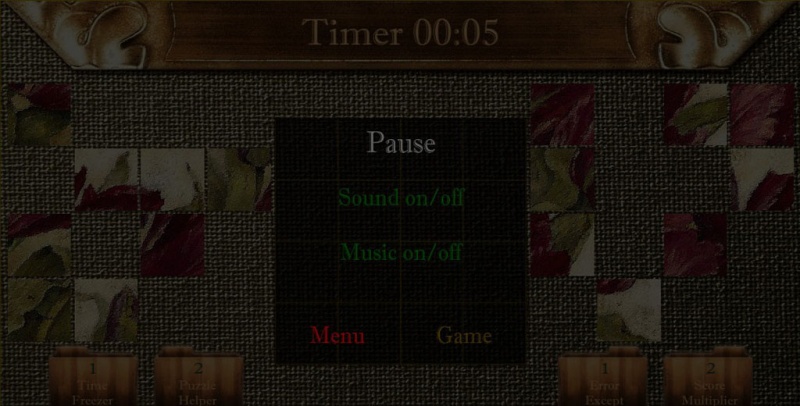Use the Score Multiplier power-up
Viewport: 800px width, 406px height.
tap(709, 380)
